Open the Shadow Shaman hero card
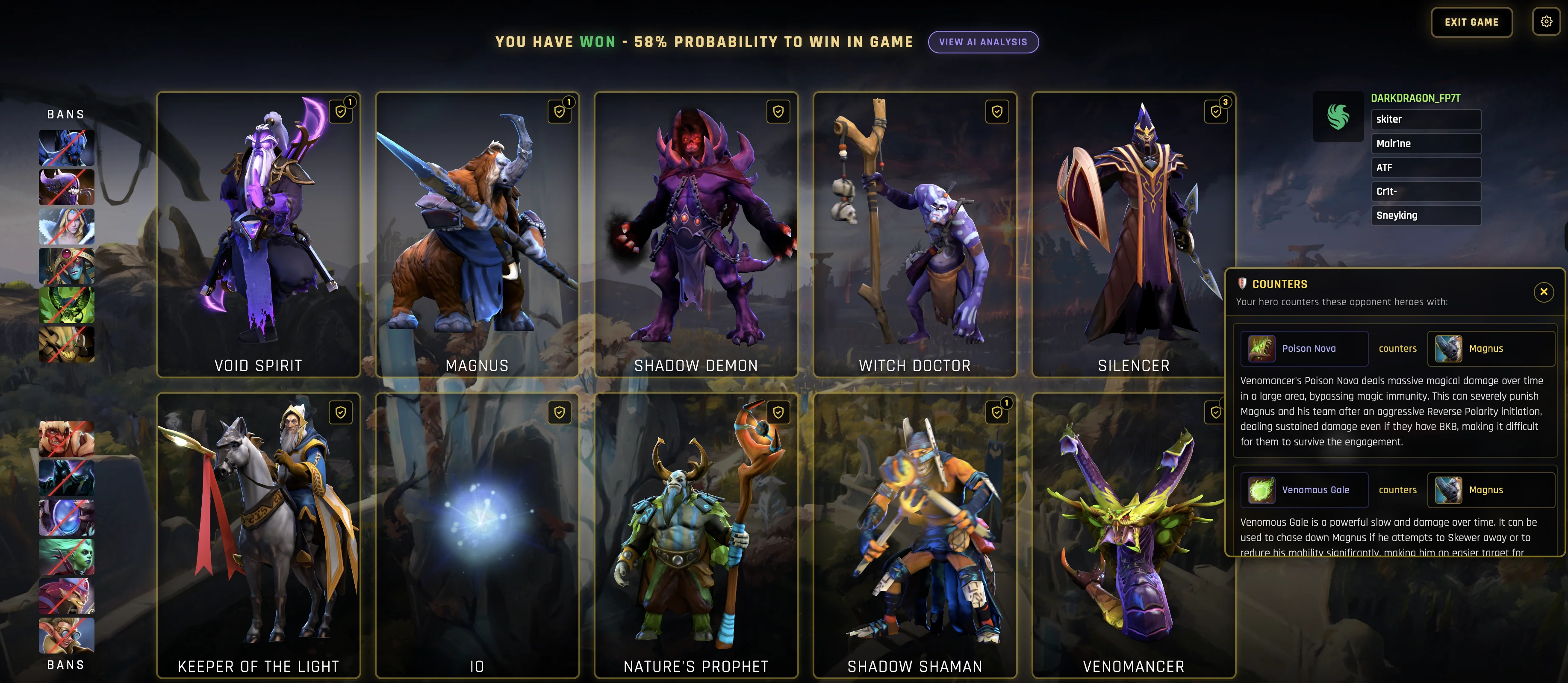The image size is (1568, 683). 914,536
